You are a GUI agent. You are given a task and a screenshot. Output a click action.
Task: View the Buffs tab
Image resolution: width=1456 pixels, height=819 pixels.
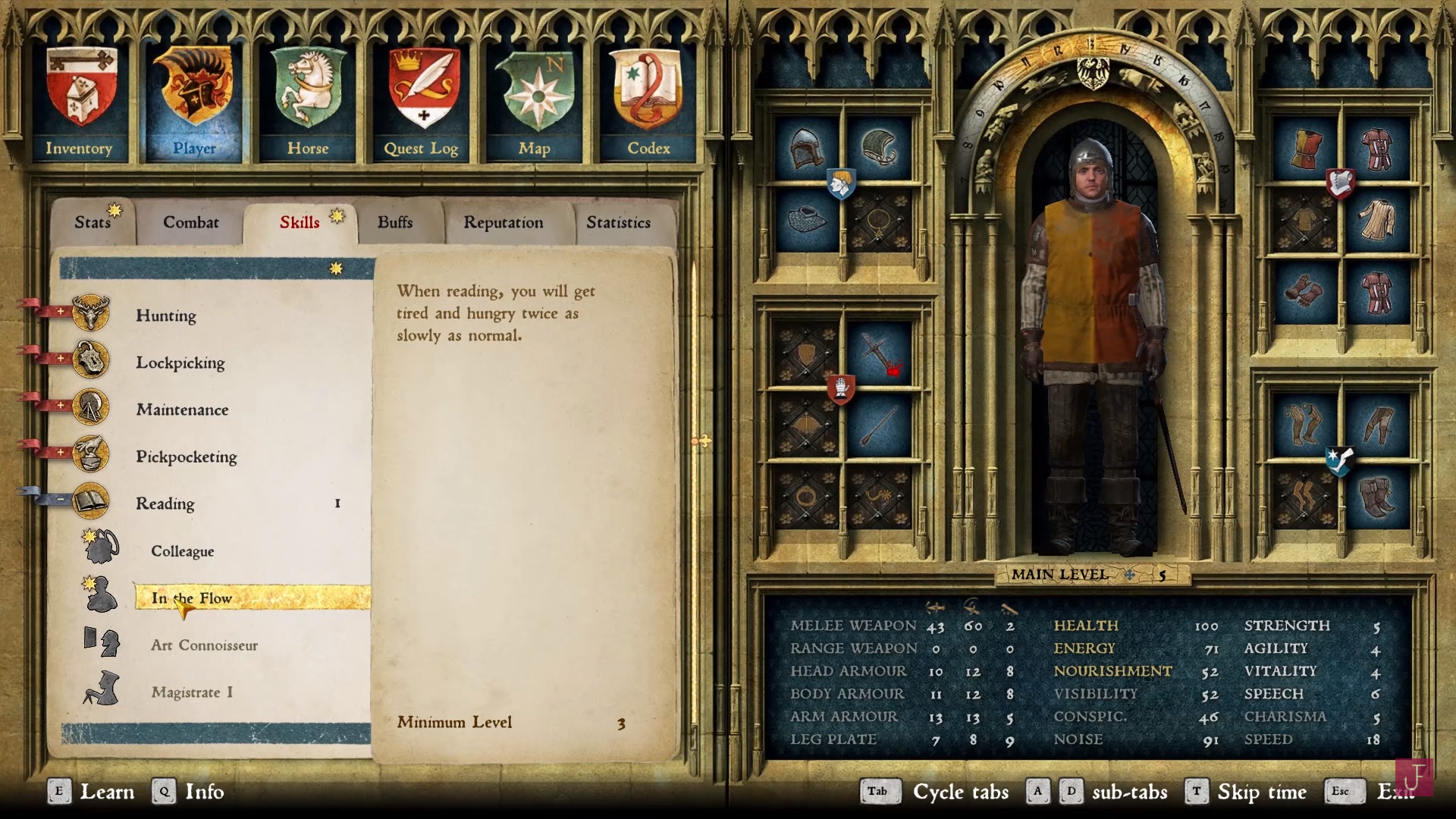coord(395,222)
